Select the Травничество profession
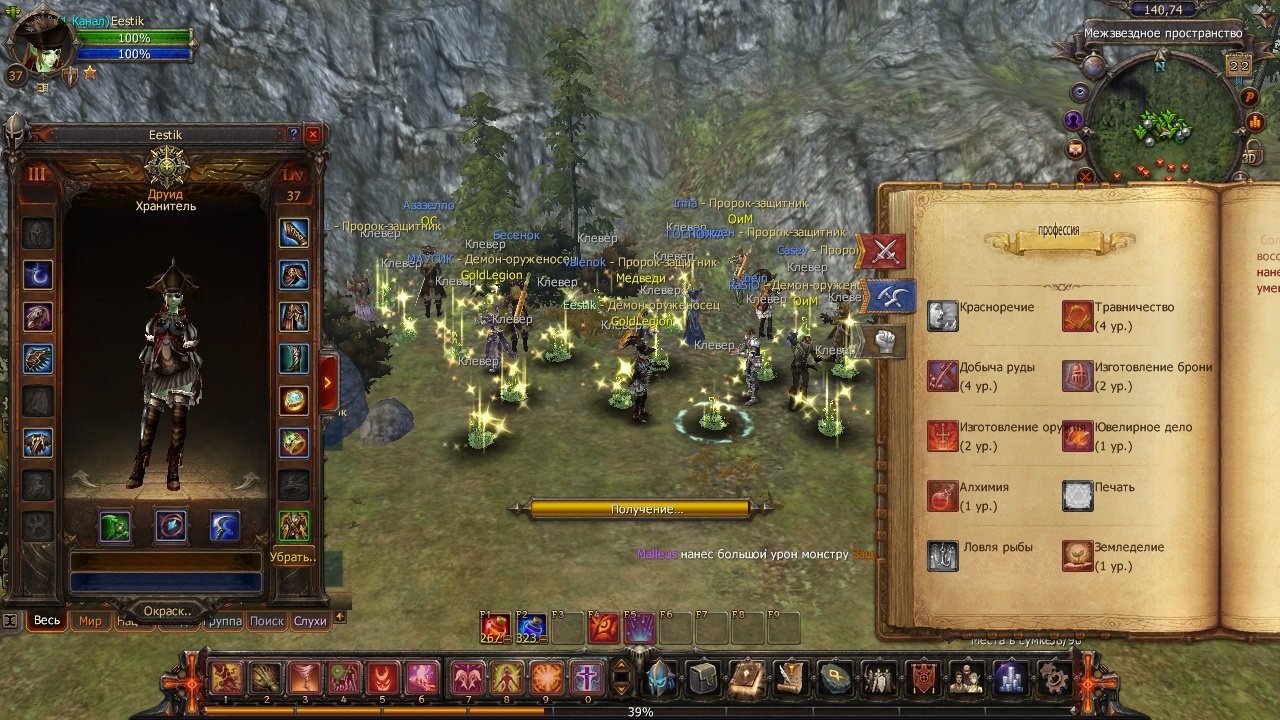Screen dimensions: 1280x720 pos(1078,316)
